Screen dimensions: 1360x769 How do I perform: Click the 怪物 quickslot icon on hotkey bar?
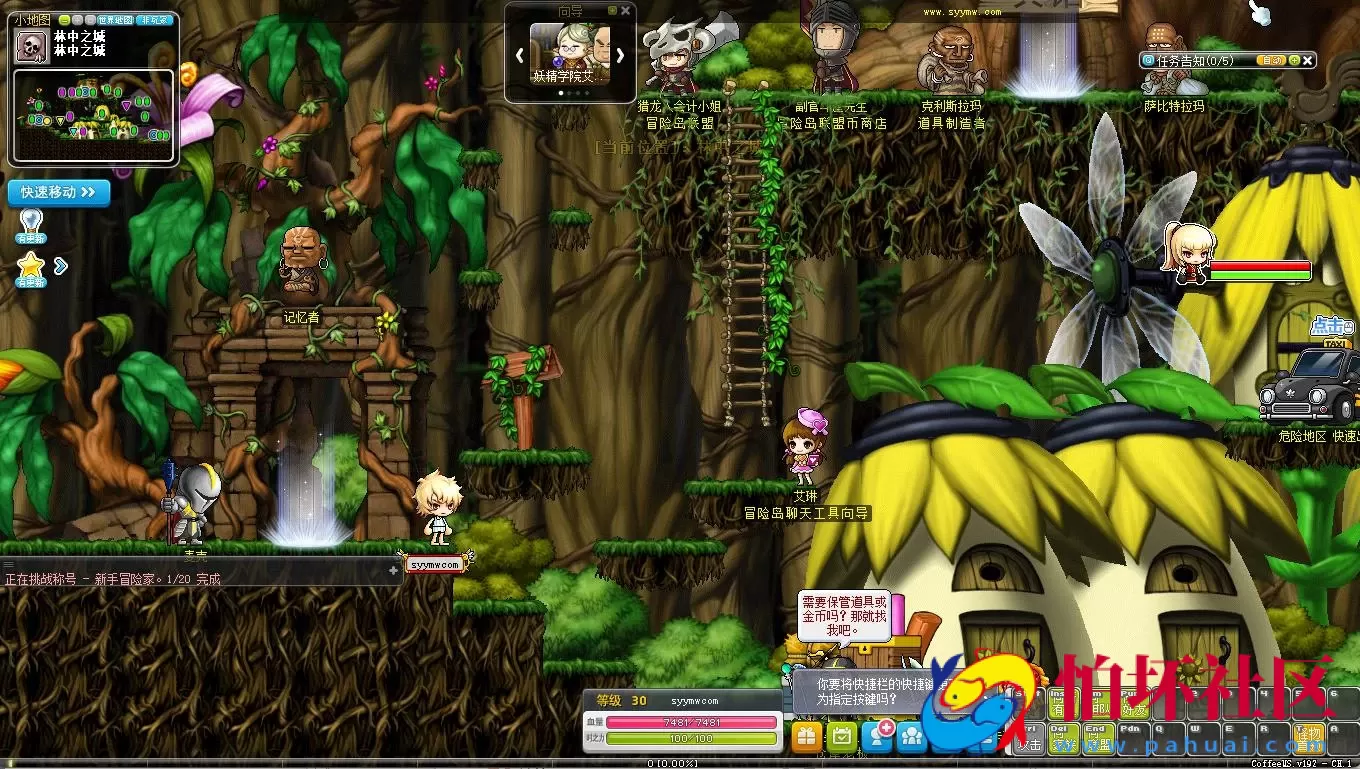coord(1309,738)
